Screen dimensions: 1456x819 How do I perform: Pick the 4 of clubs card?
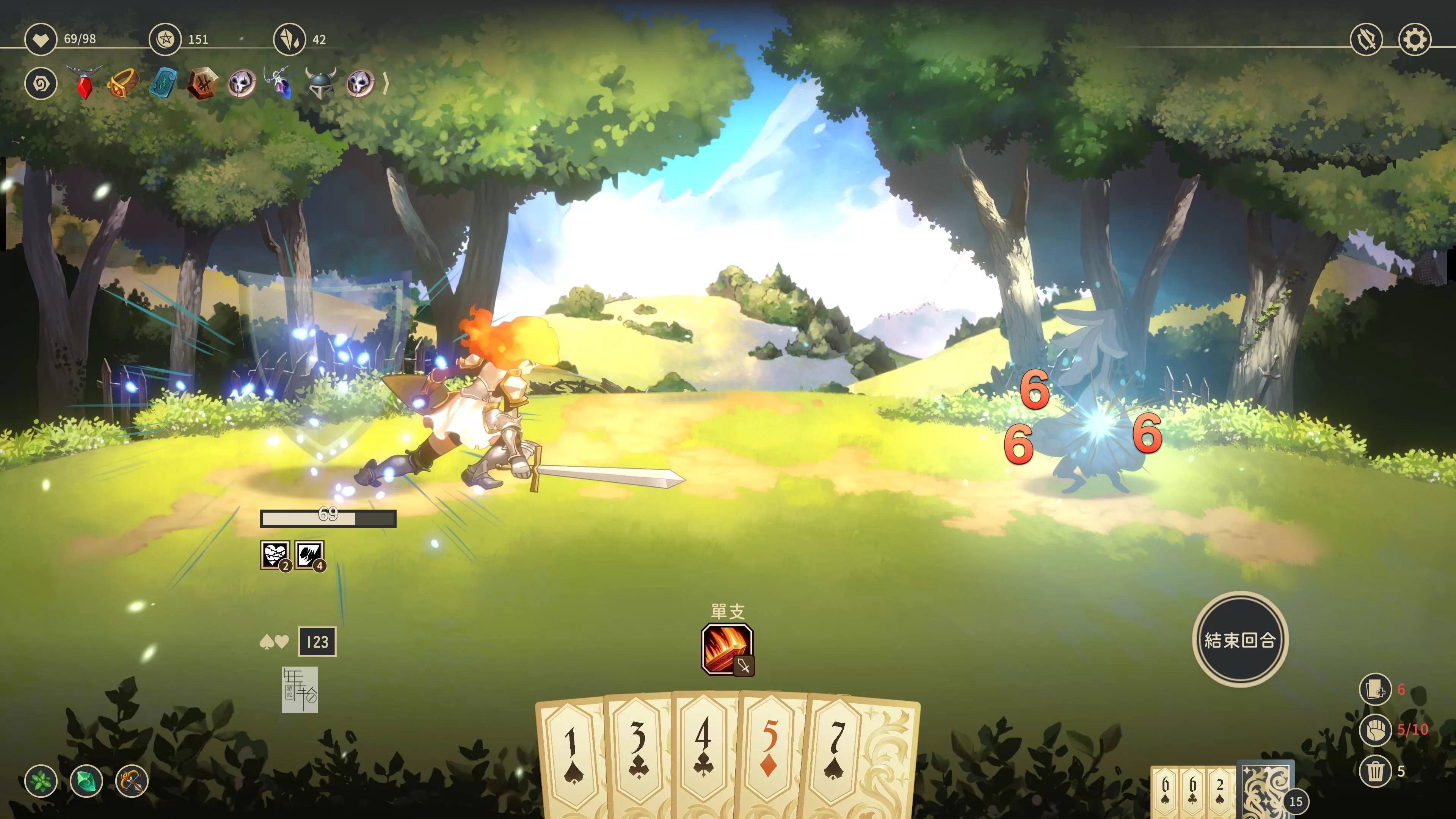[704, 752]
